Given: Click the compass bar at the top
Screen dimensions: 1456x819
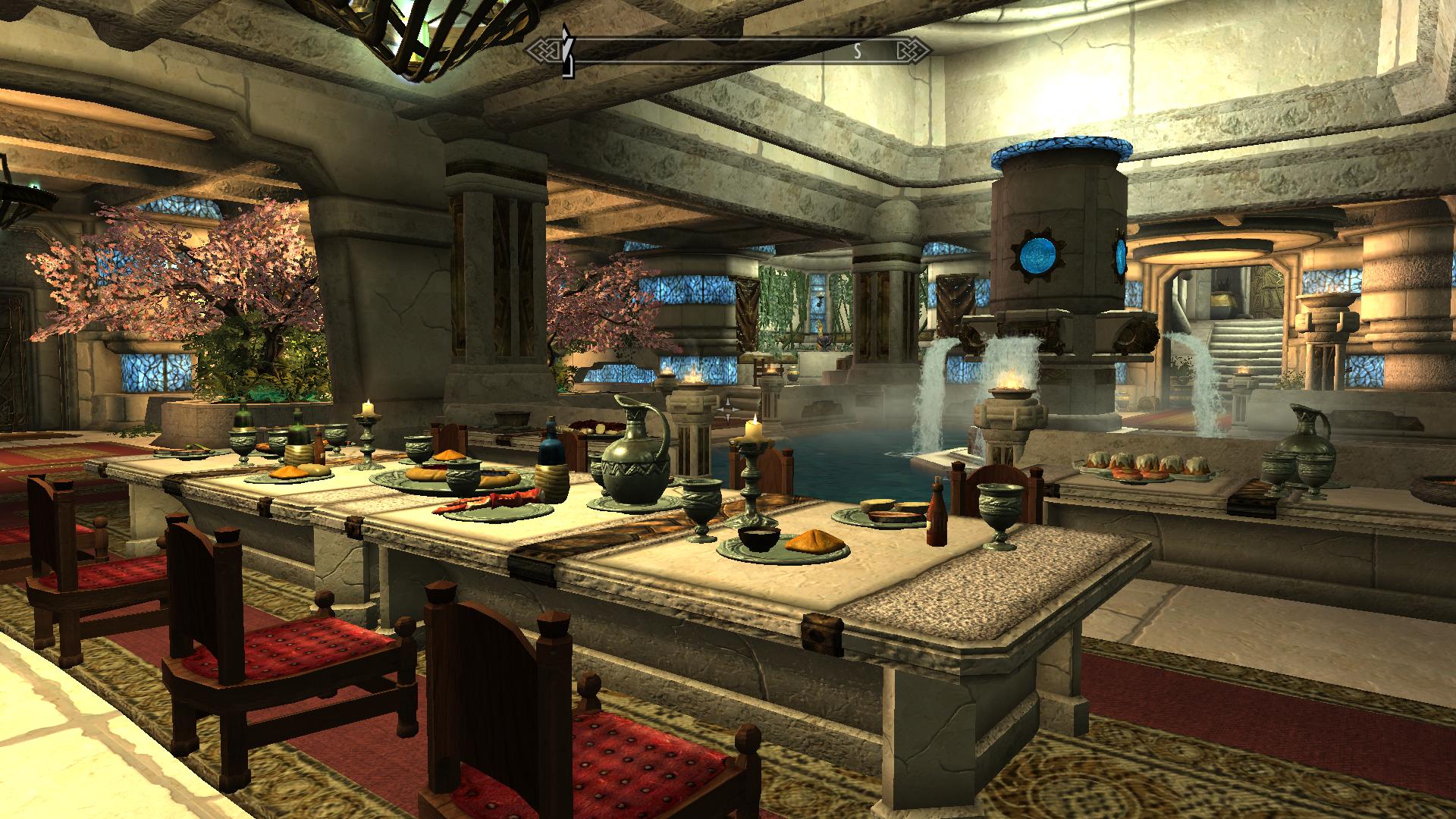Looking at the screenshot, I should [x=728, y=52].
